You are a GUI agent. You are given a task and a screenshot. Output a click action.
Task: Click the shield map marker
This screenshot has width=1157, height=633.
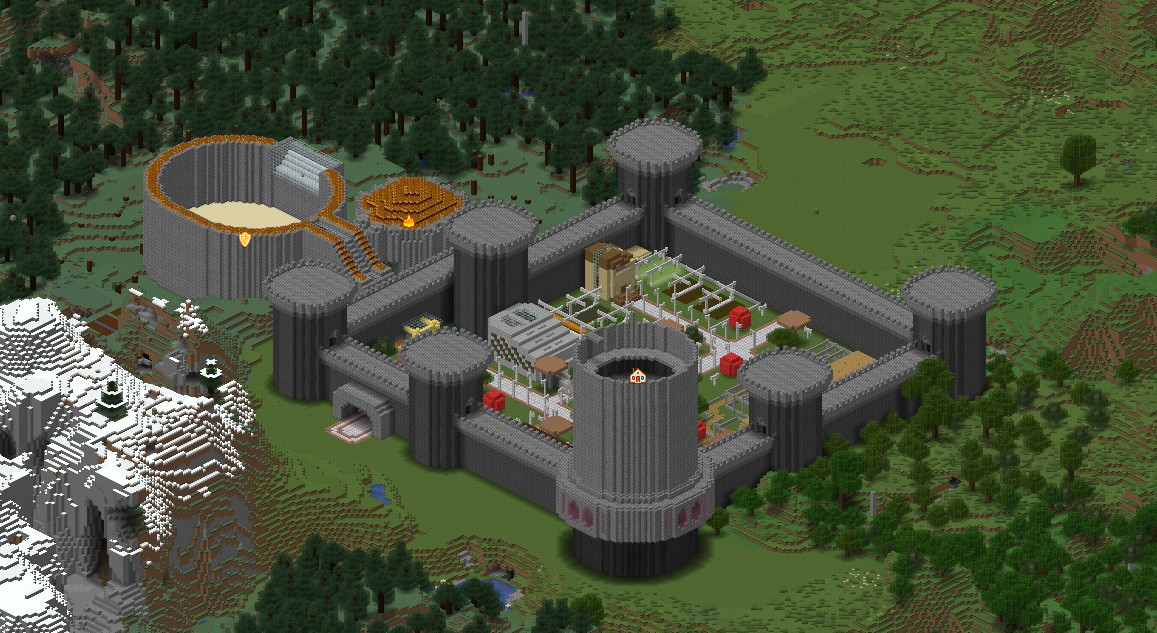245,238
